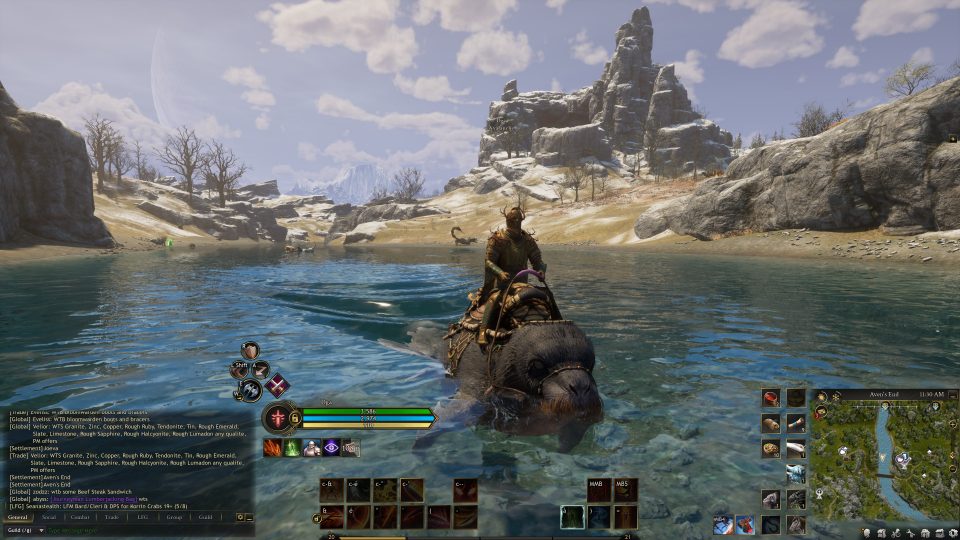Use the crossed swords diamond ability
The image size is (960, 540).
[x=277, y=386]
